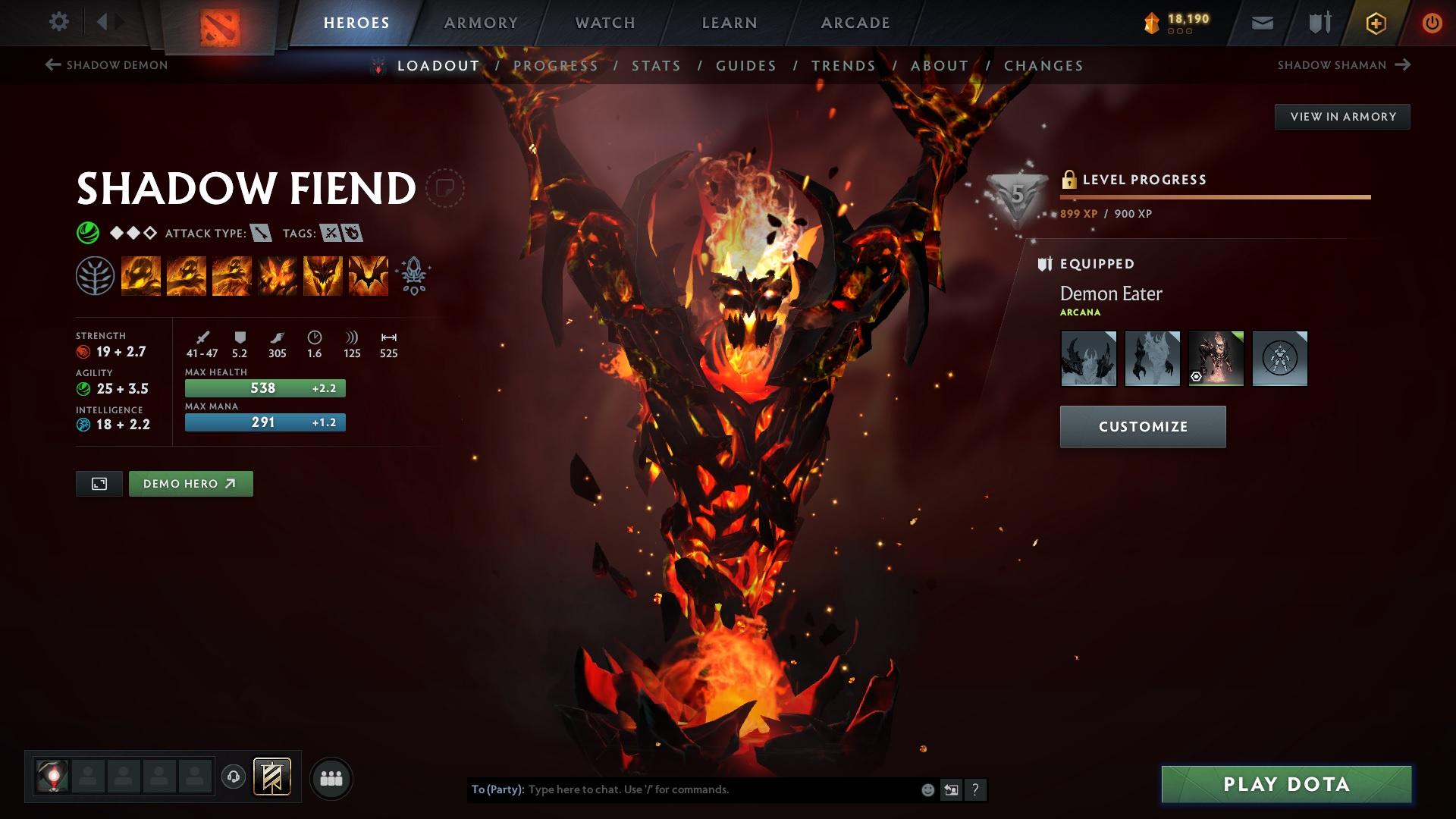Open the settings gear icon

(58, 22)
